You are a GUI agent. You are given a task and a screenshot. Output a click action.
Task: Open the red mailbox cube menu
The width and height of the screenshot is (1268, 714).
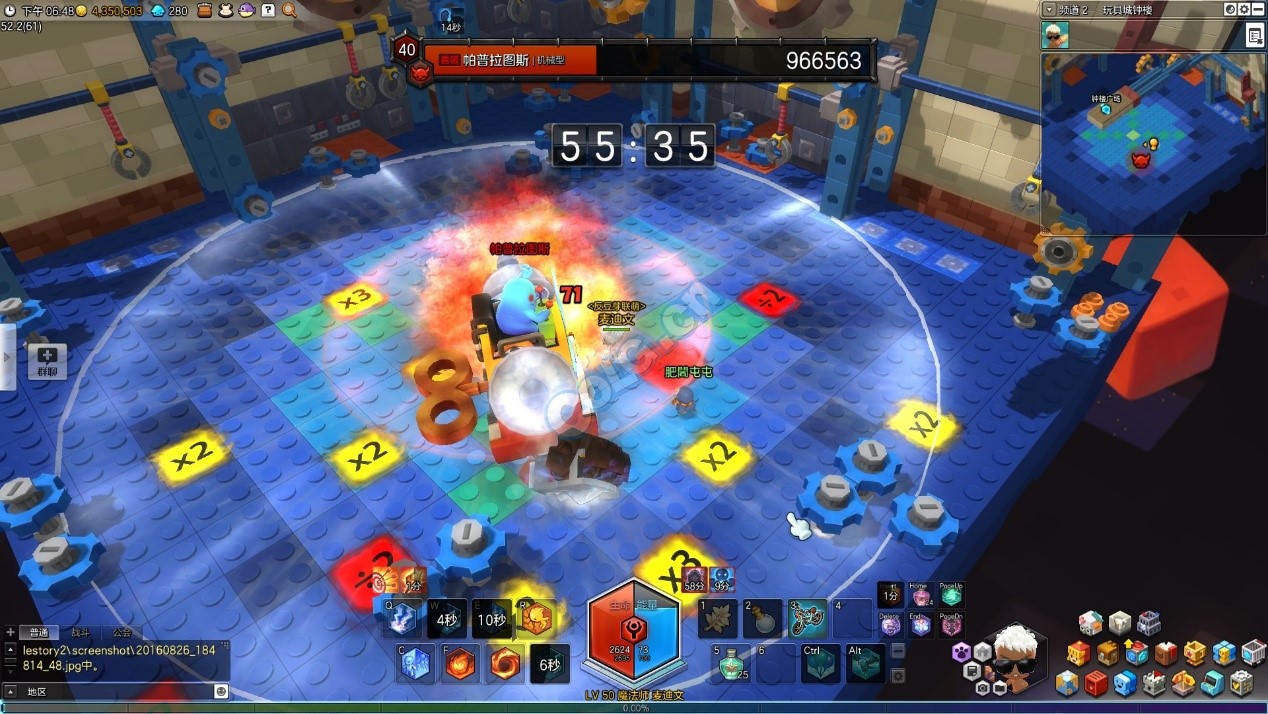[x=1096, y=683]
